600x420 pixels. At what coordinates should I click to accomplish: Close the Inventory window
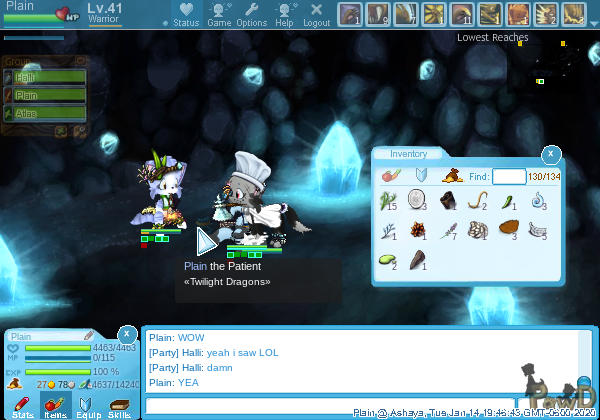pyautogui.click(x=549, y=154)
